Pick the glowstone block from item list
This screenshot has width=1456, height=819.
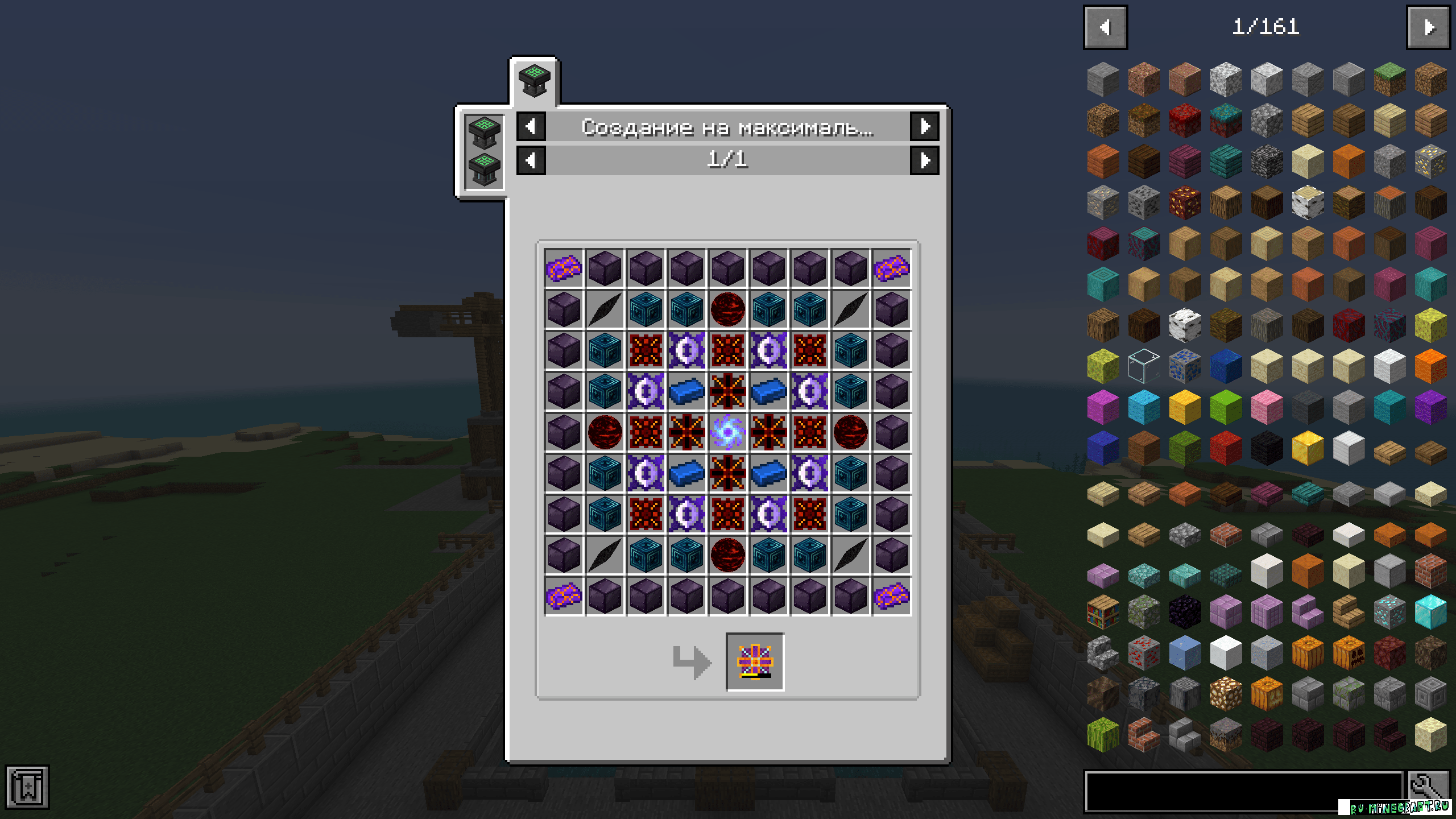(x=1226, y=694)
